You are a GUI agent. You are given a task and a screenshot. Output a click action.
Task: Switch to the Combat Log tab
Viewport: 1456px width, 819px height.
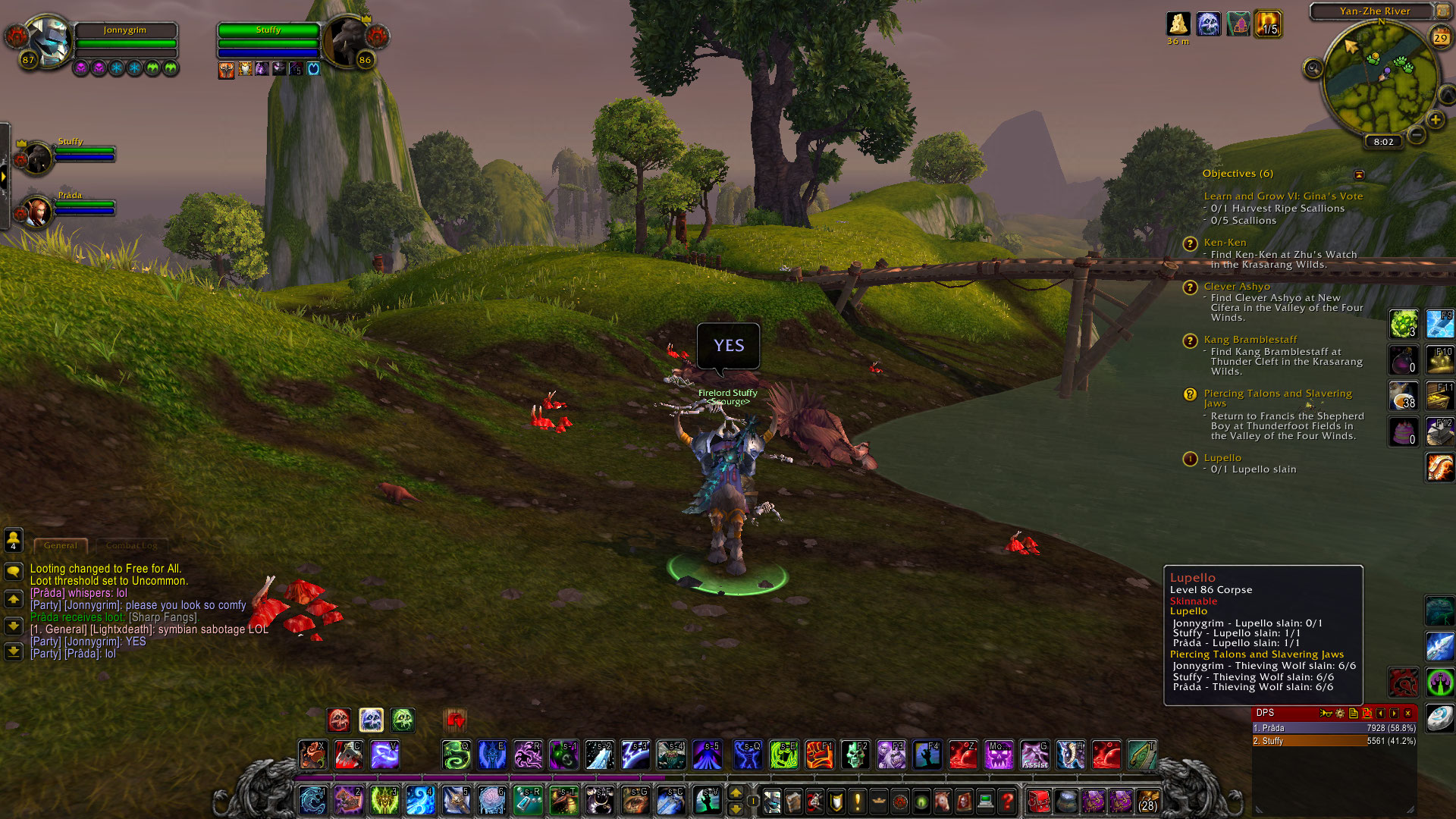point(131,545)
